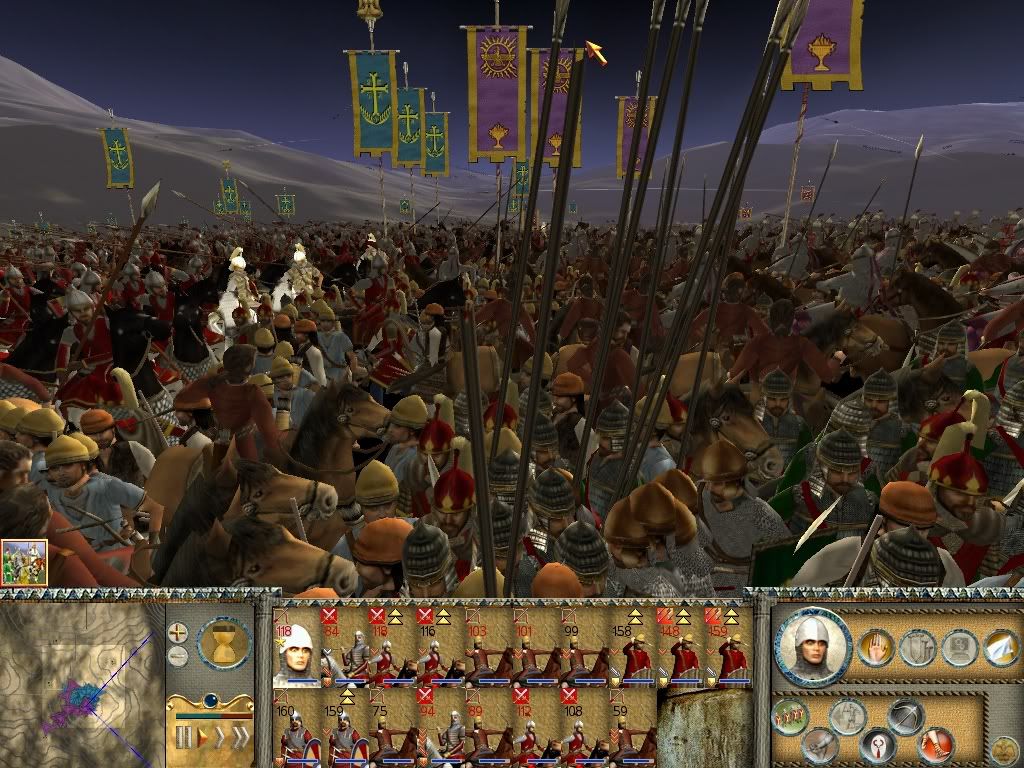Toggle the unit formation soldiers icon
Image resolution: width=1024 pixels, height=768 pixels.
tap(790, 716)
